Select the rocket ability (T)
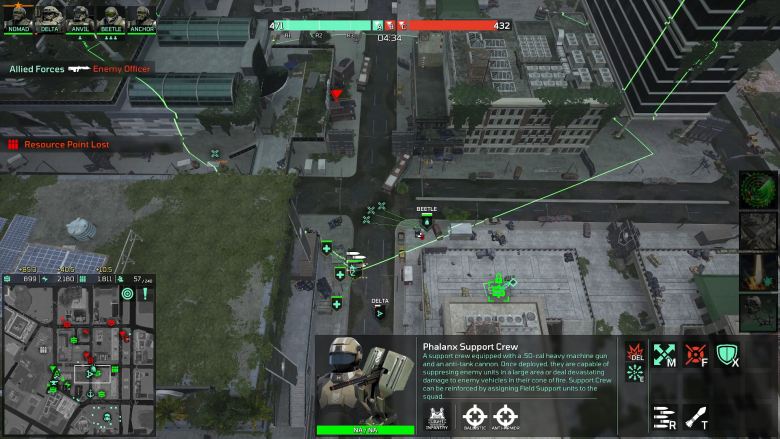The image size is (780, 439). 696,416
